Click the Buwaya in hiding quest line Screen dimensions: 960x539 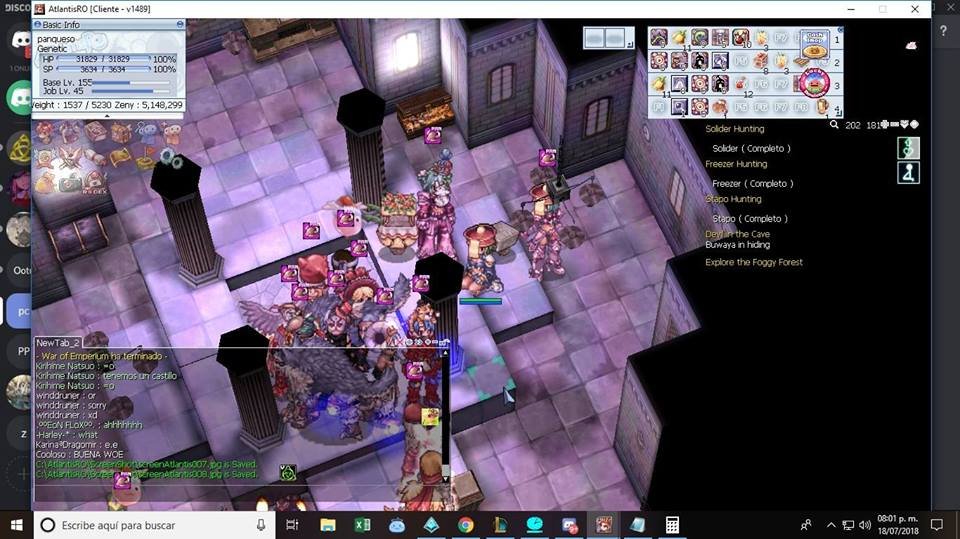738,245
